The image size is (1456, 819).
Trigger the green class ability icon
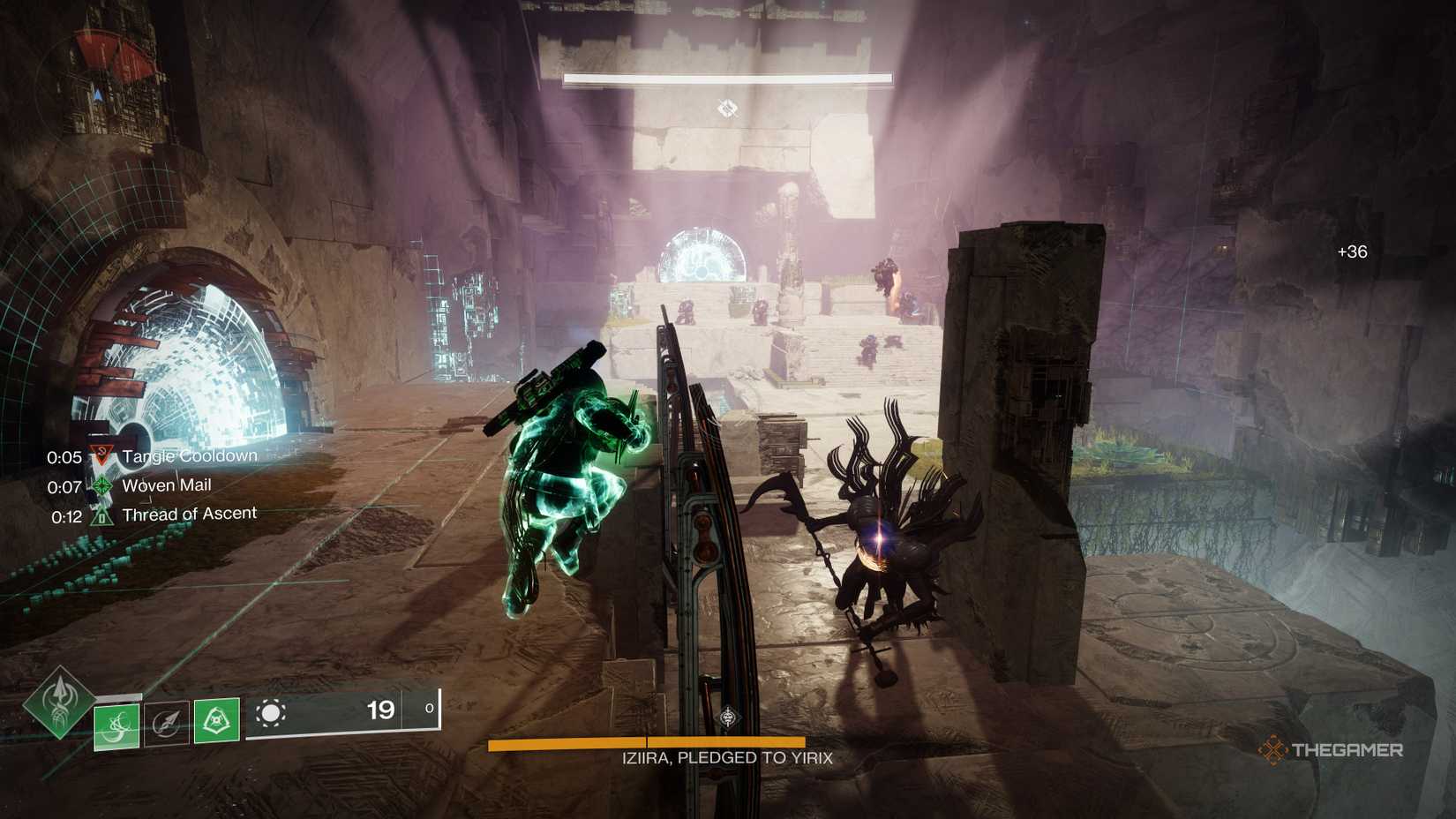point(216,721)
